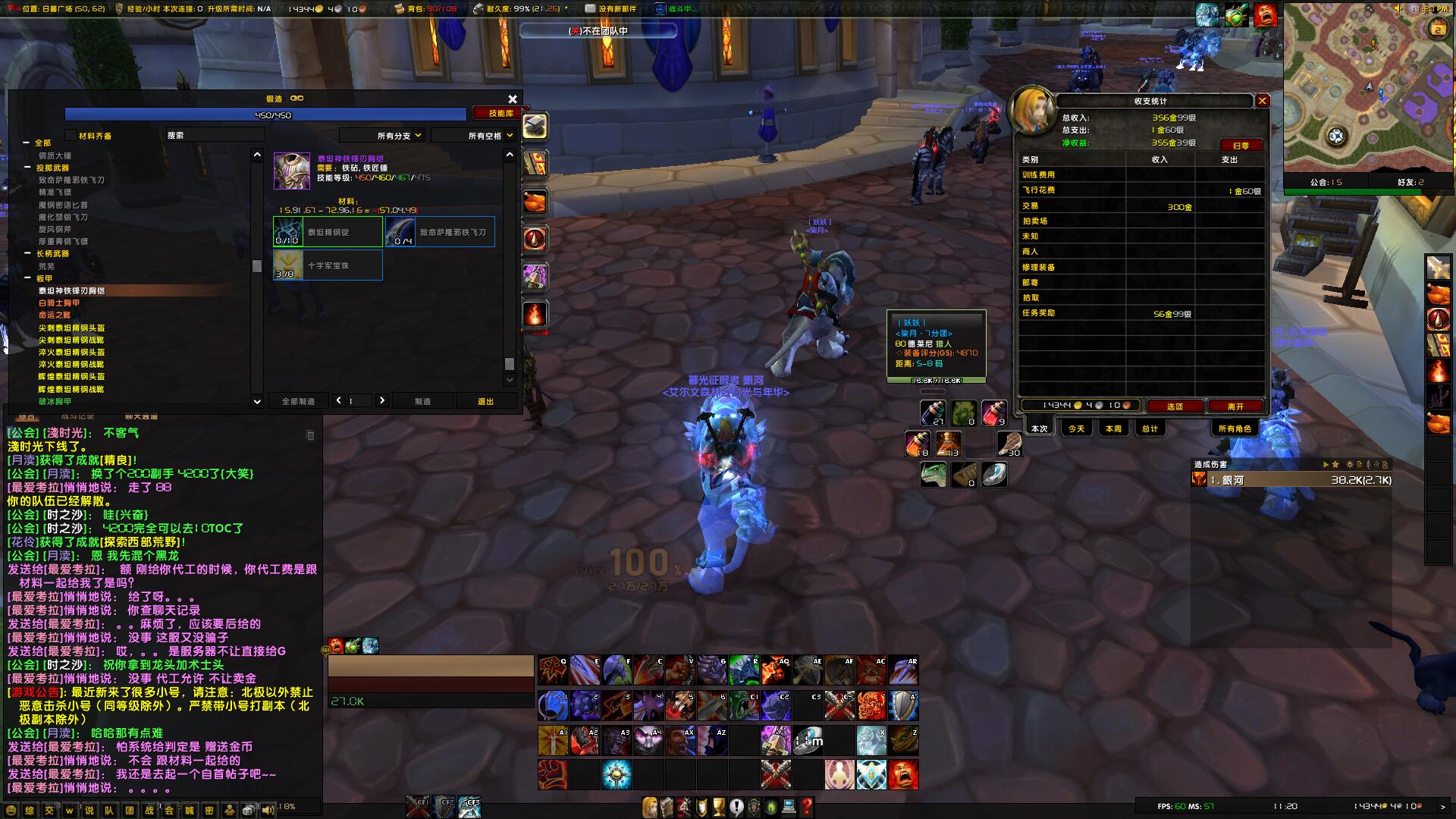Click 离开 to leave the income panel
Screen dimensions: 1456x819
(1235, 406)
